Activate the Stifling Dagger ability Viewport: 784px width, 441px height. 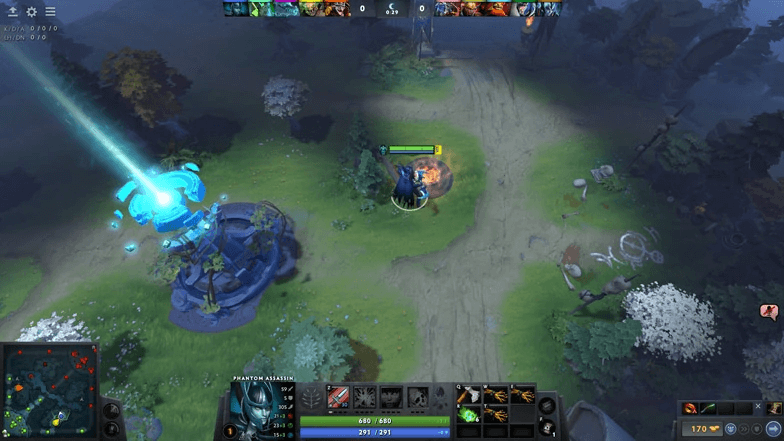pos(339,397)
